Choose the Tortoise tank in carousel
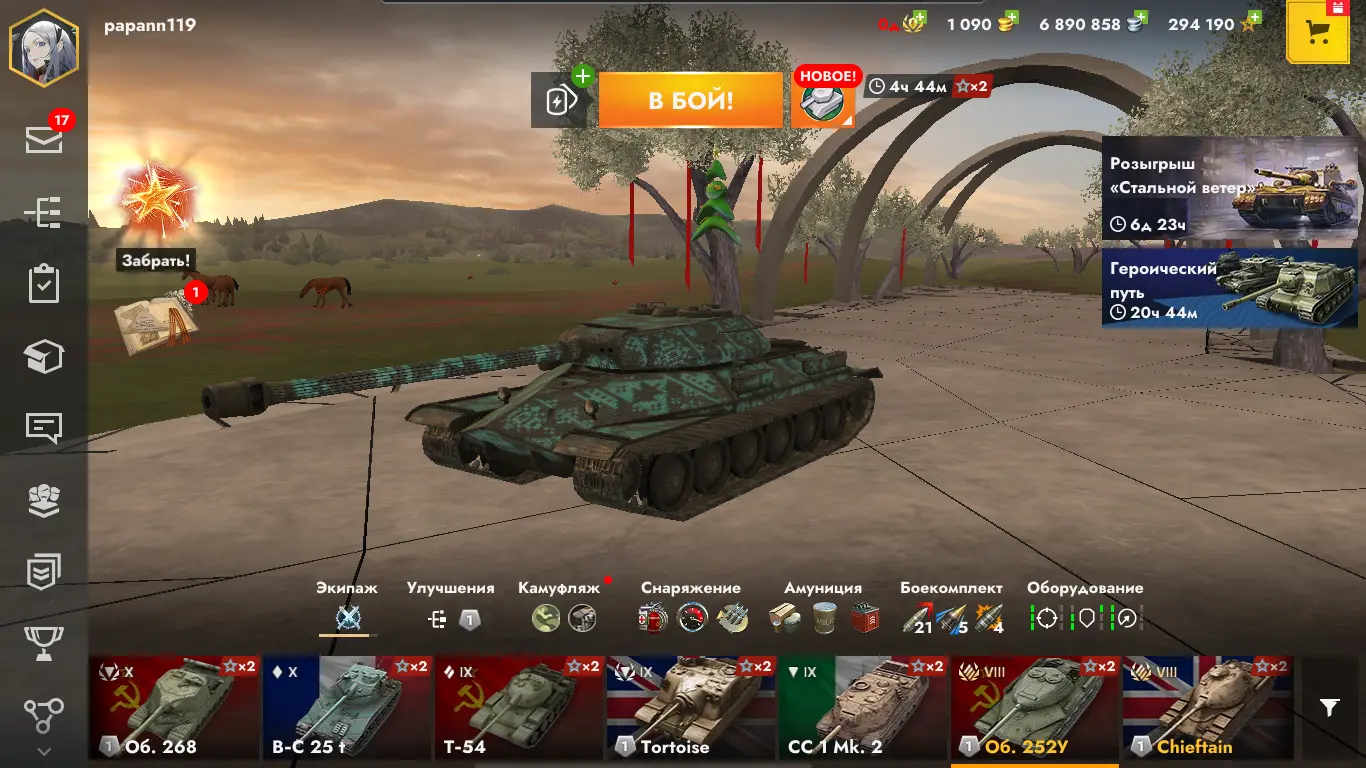1366x768 pixels. click(x=690, y=708)
